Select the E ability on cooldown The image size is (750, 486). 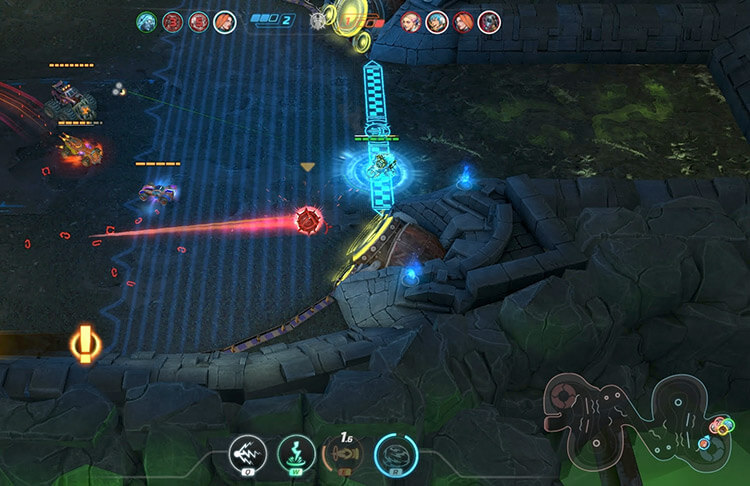342,453
